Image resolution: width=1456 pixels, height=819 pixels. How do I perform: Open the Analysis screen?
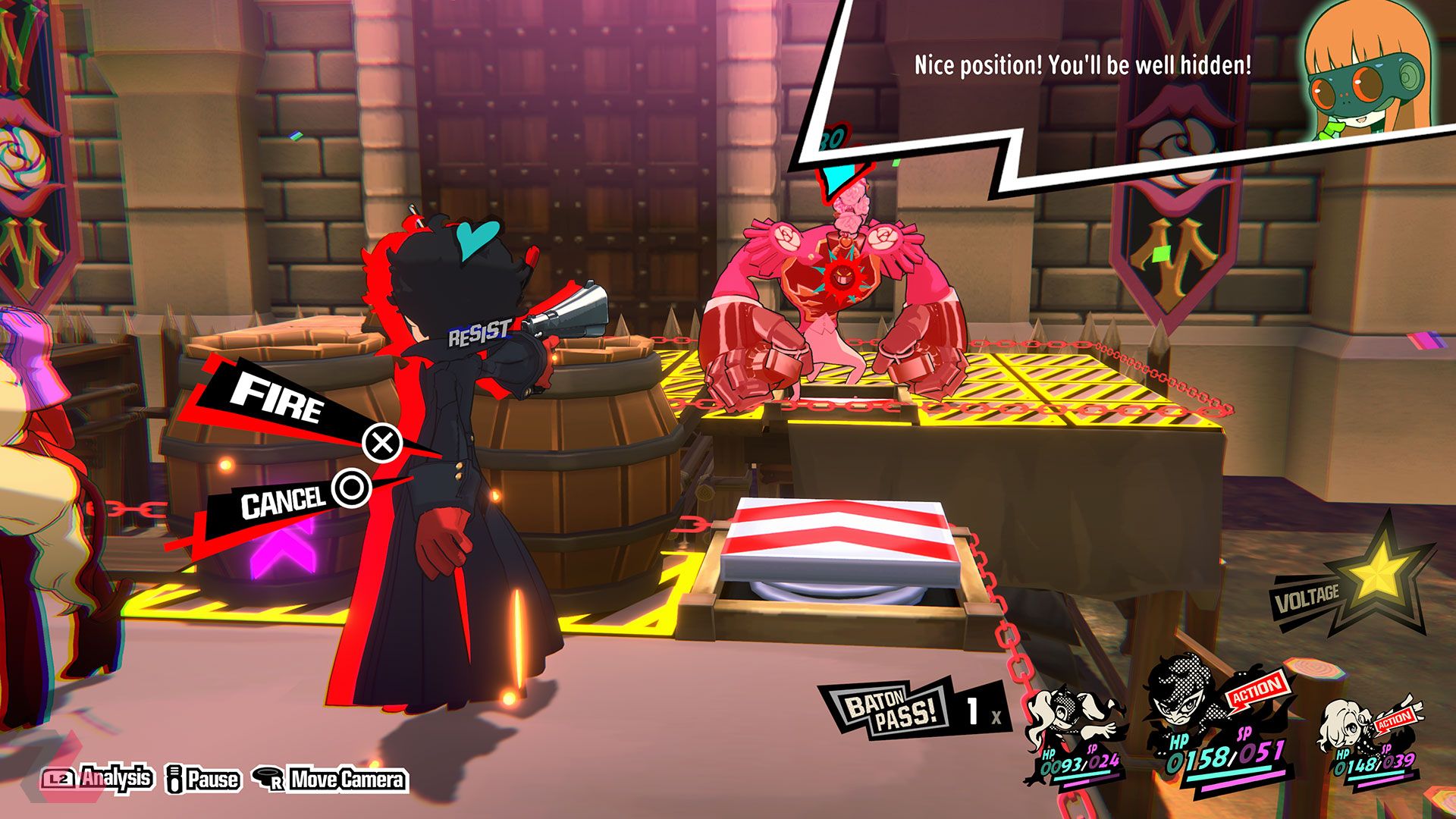(x=118, y=778)
